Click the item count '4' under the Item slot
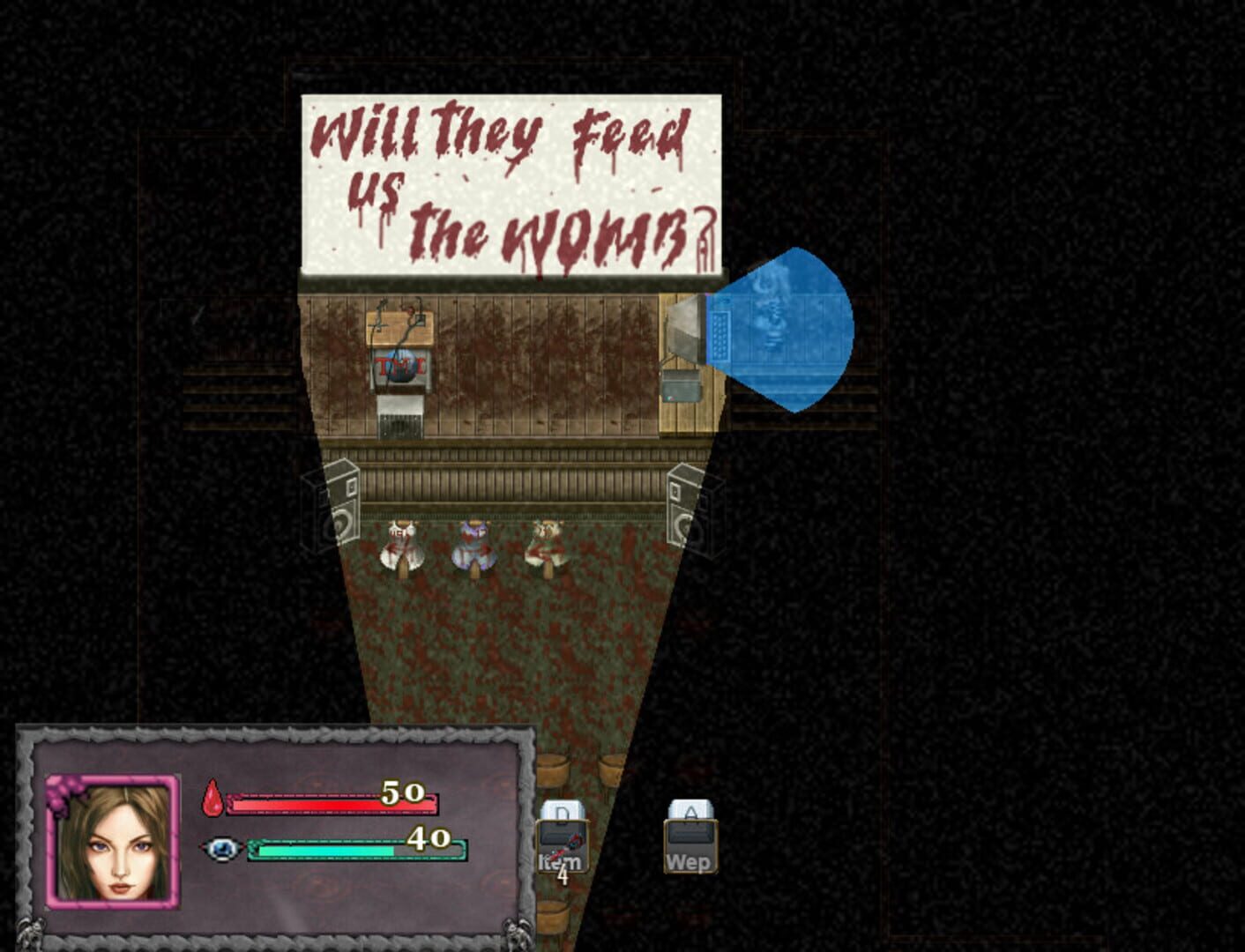This screenshot has width=1245, height=952. [x=562, y=877]
